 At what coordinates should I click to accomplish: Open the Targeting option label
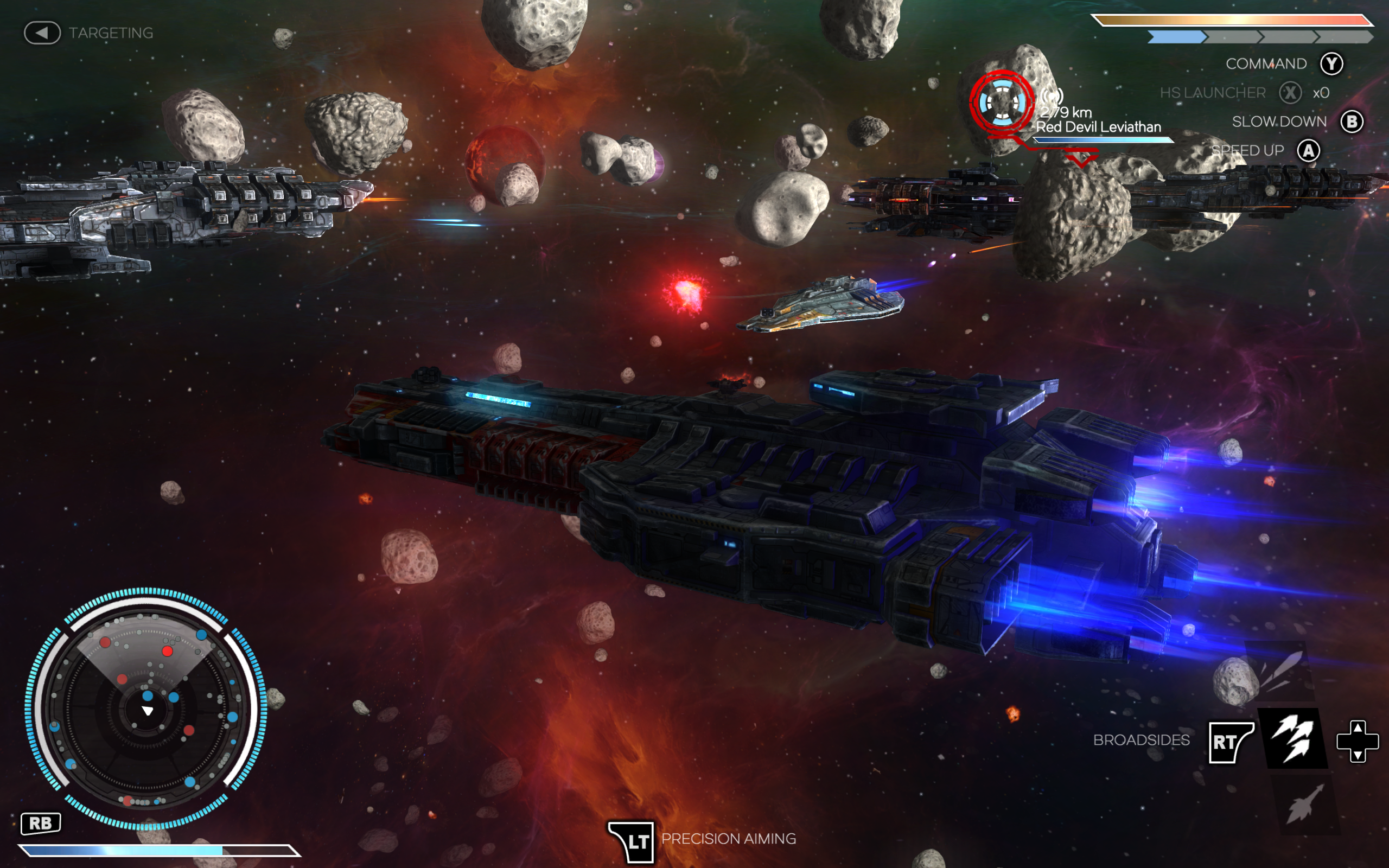[111, 33]
